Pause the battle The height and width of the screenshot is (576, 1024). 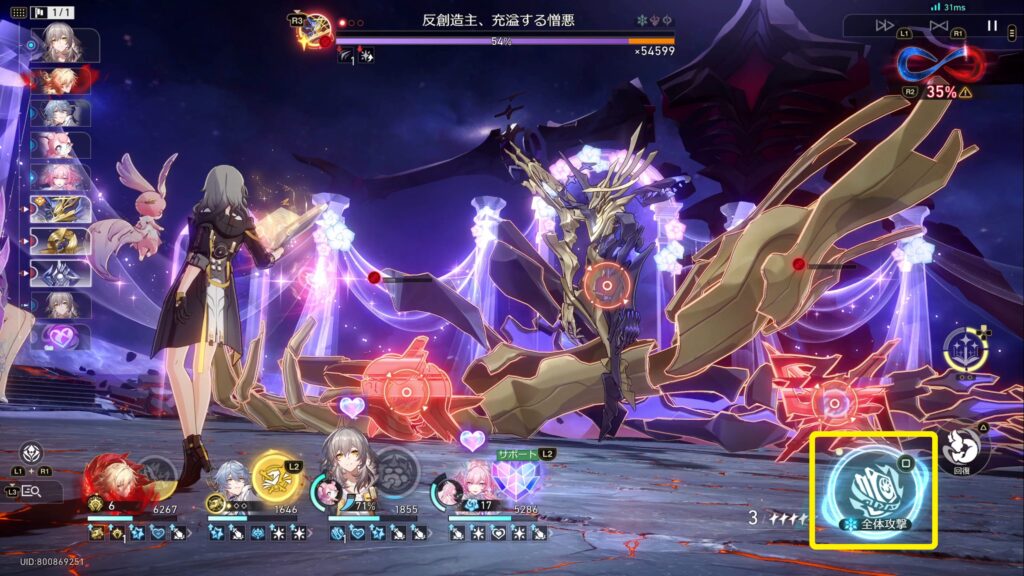[x=992, y=26]
